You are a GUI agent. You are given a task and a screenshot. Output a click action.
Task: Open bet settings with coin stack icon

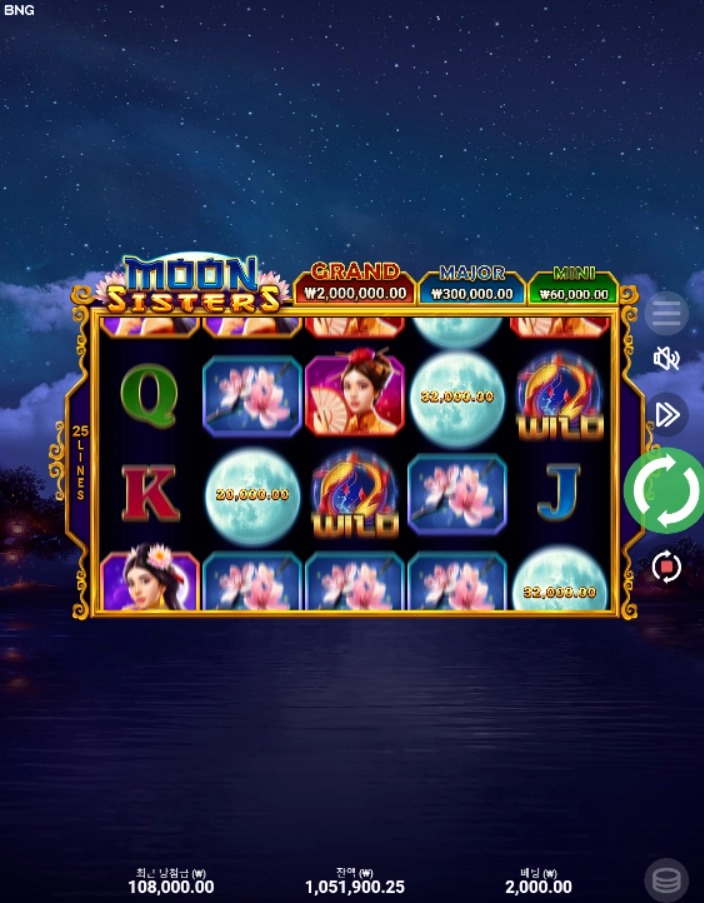tap(666, 880)
